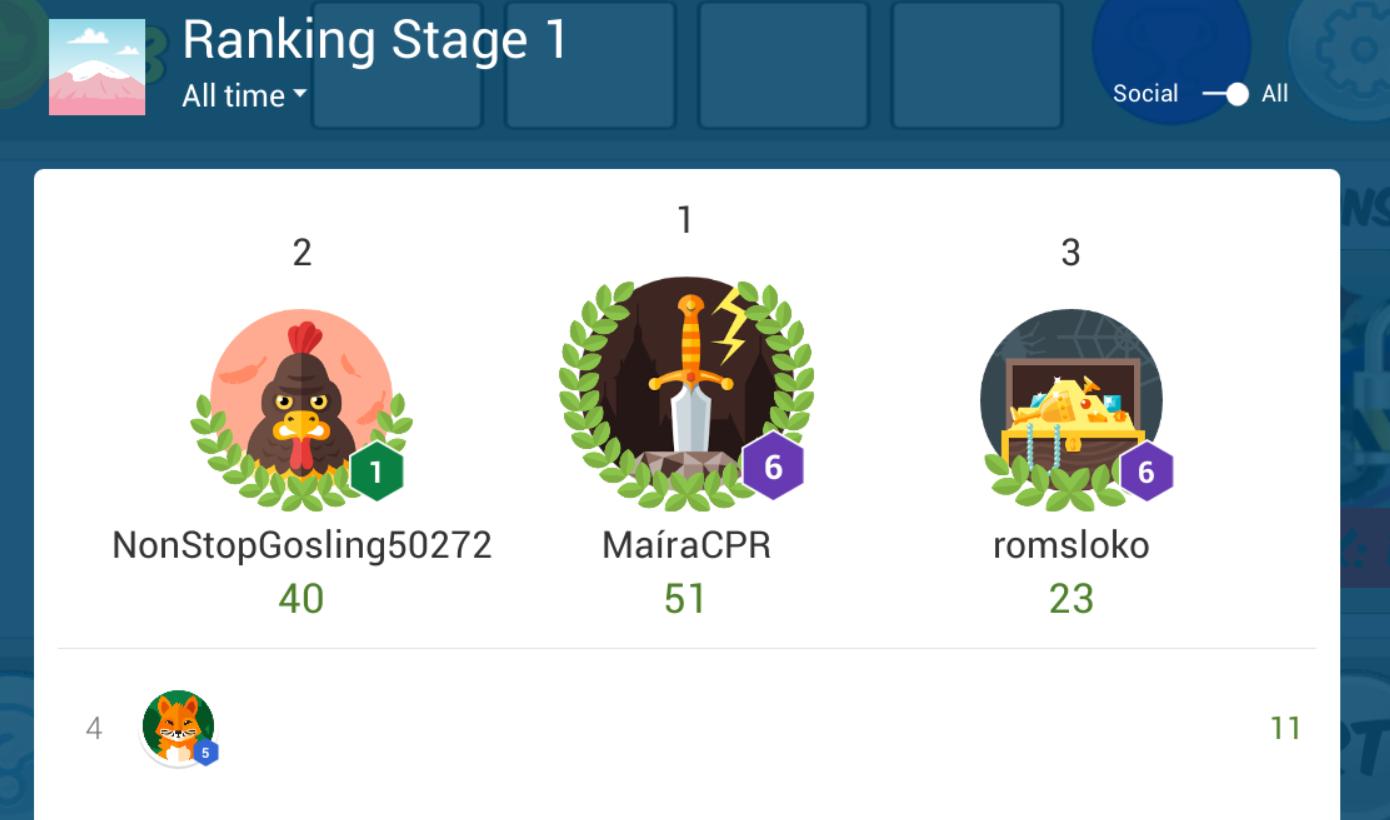Select romsloko's treasure chest avatar
Image resolution: width=1390 pixels, height=820 pixels.
coord(1070,398)
